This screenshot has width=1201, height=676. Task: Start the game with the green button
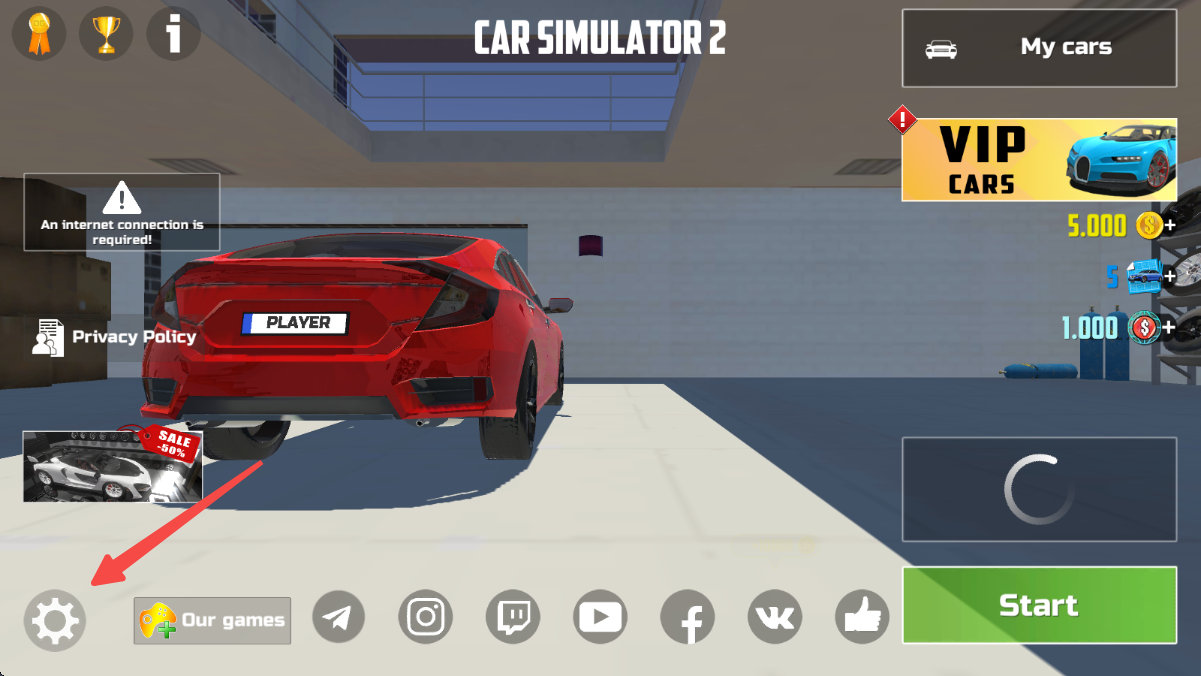(x=1039, y=605)
